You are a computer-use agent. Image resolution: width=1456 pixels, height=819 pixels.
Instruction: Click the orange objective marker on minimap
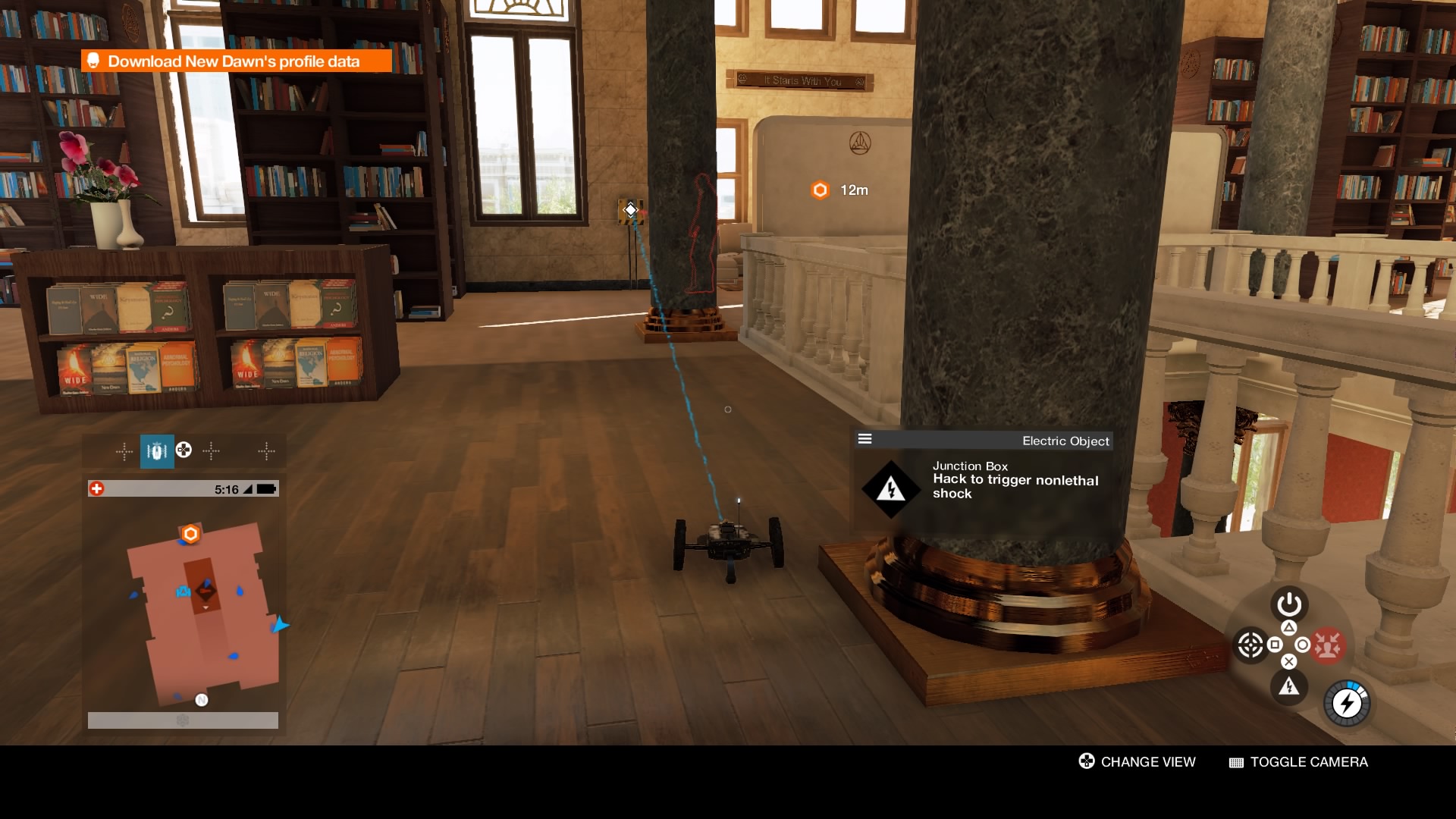(x=190, y=534)
